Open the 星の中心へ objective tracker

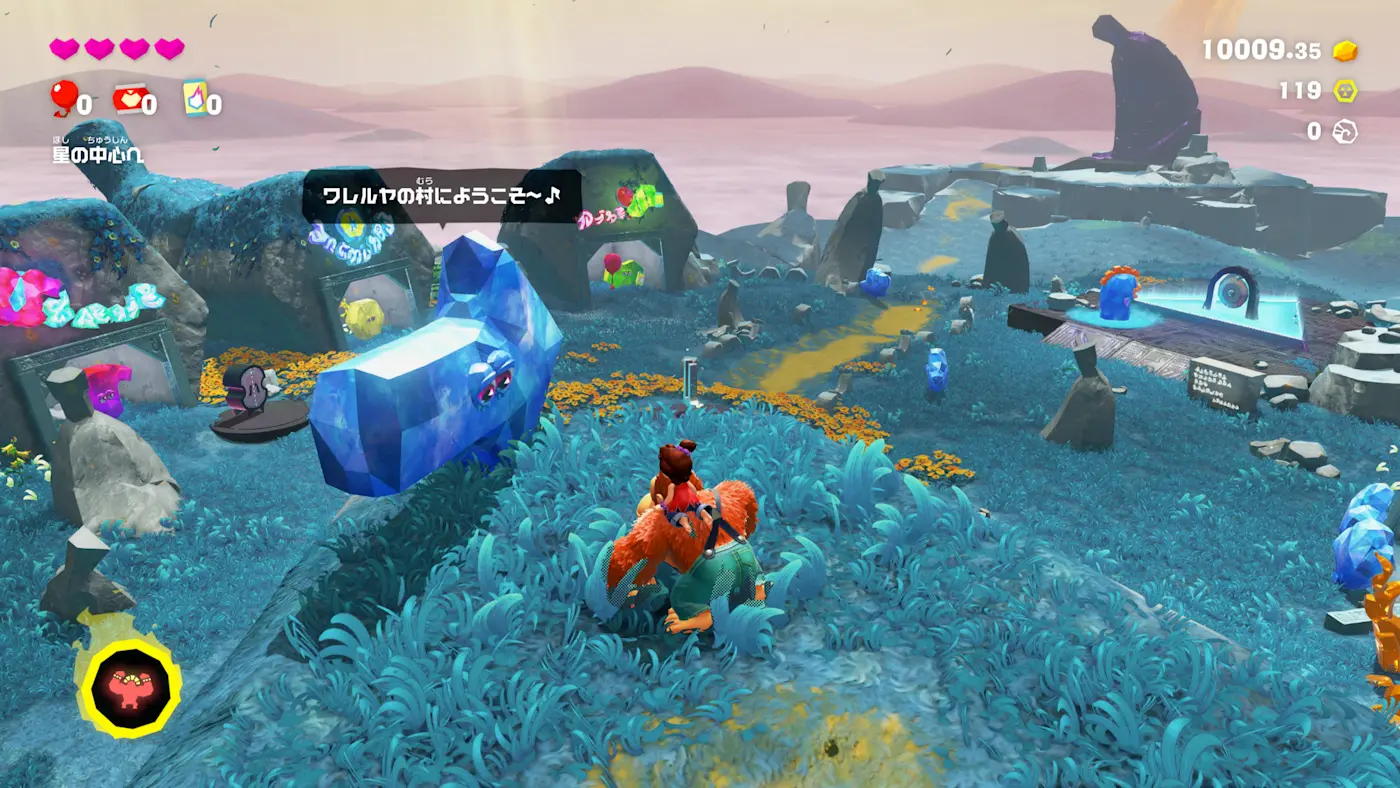(x=98, y=154)
